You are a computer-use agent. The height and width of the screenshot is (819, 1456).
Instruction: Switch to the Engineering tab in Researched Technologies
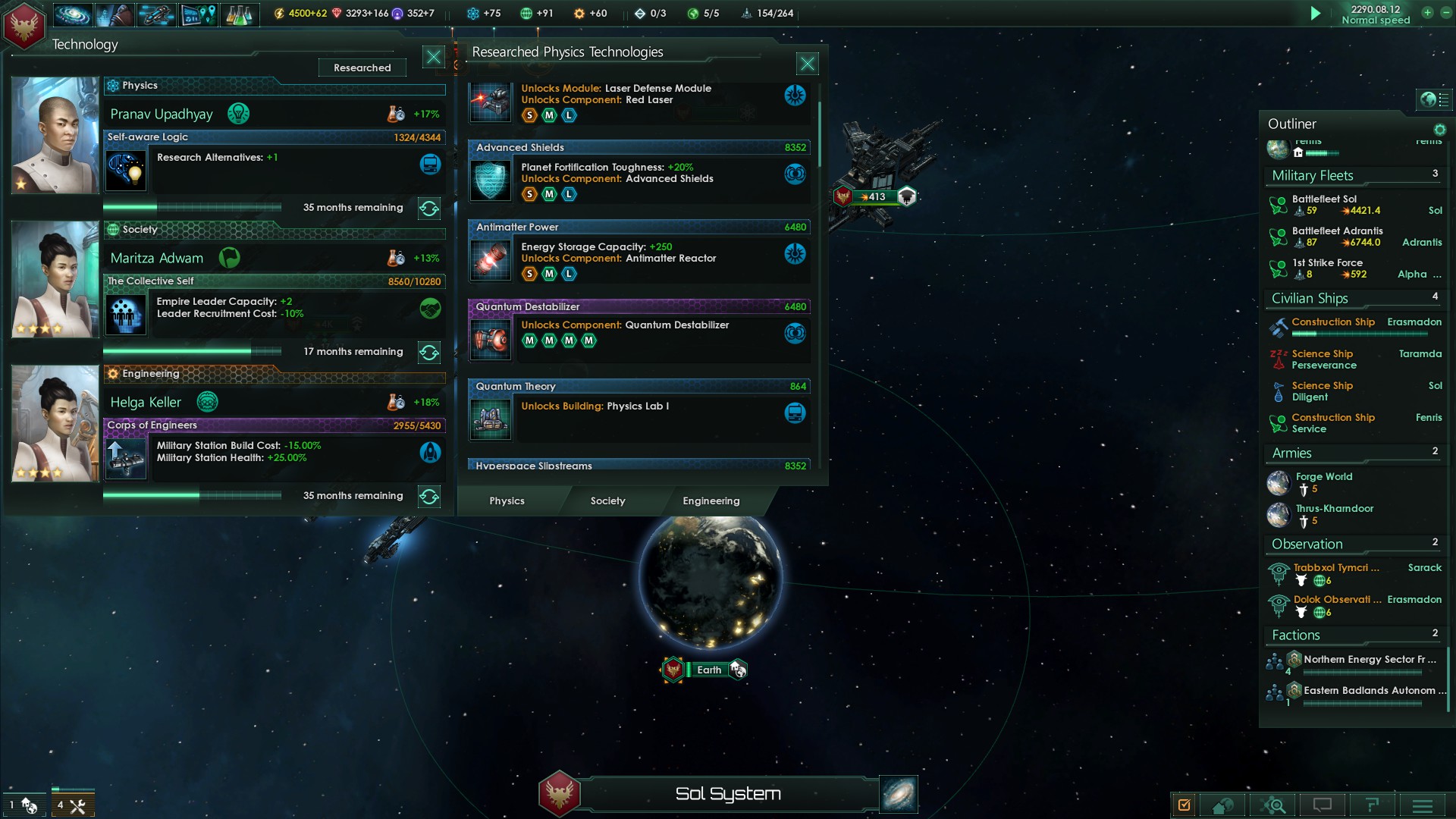(711, 500)
